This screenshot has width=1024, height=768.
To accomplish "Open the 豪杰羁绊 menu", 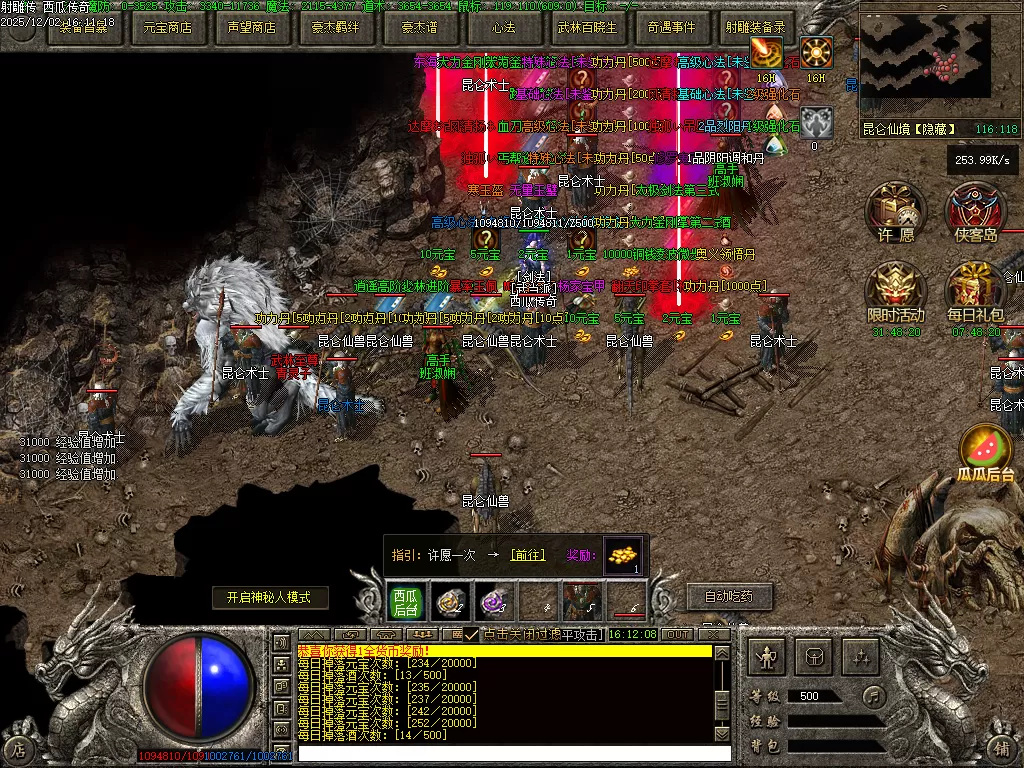I will (x=335, y=28).
